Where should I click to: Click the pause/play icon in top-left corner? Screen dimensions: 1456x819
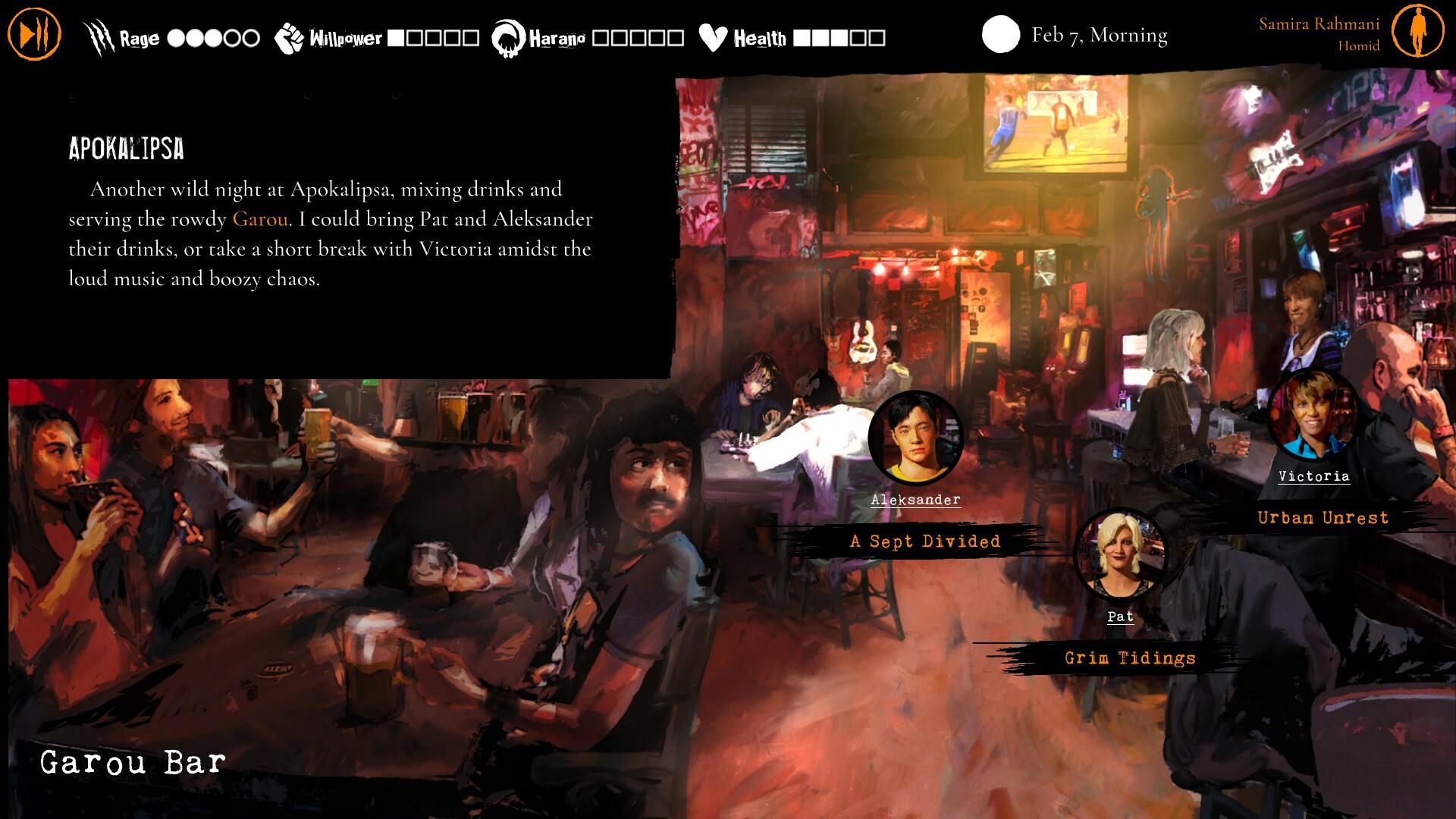tap(33, 32)
